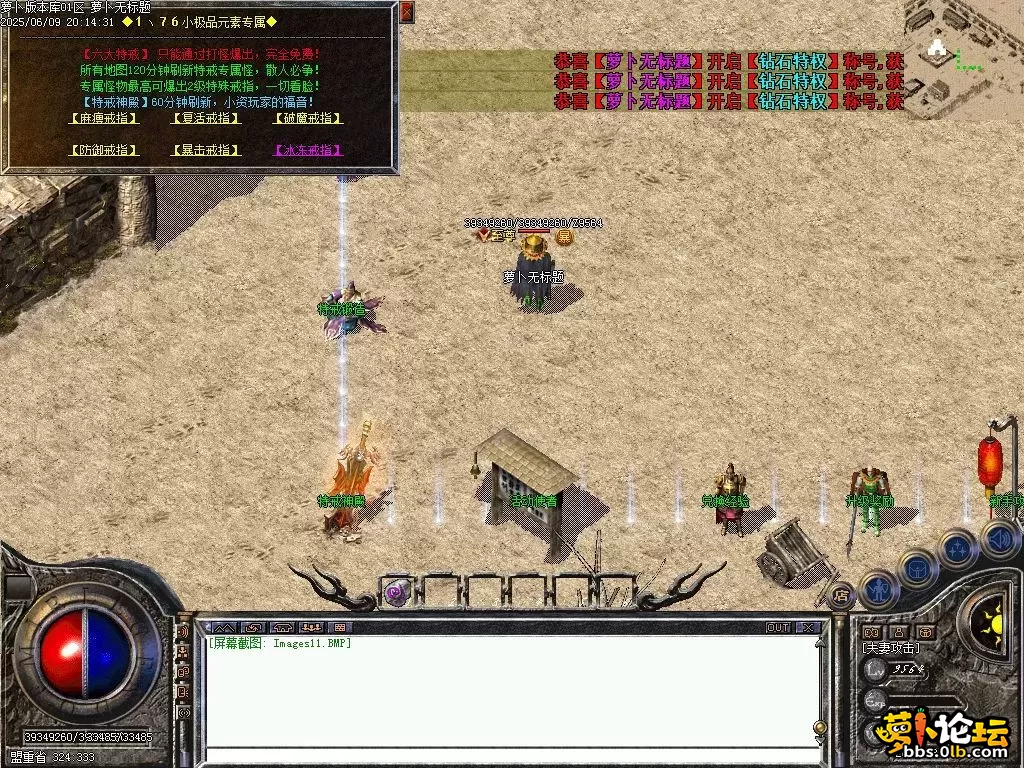Open the bag inventory round button
Screen dimensions: 1024x768
click(x=916, y=566)
